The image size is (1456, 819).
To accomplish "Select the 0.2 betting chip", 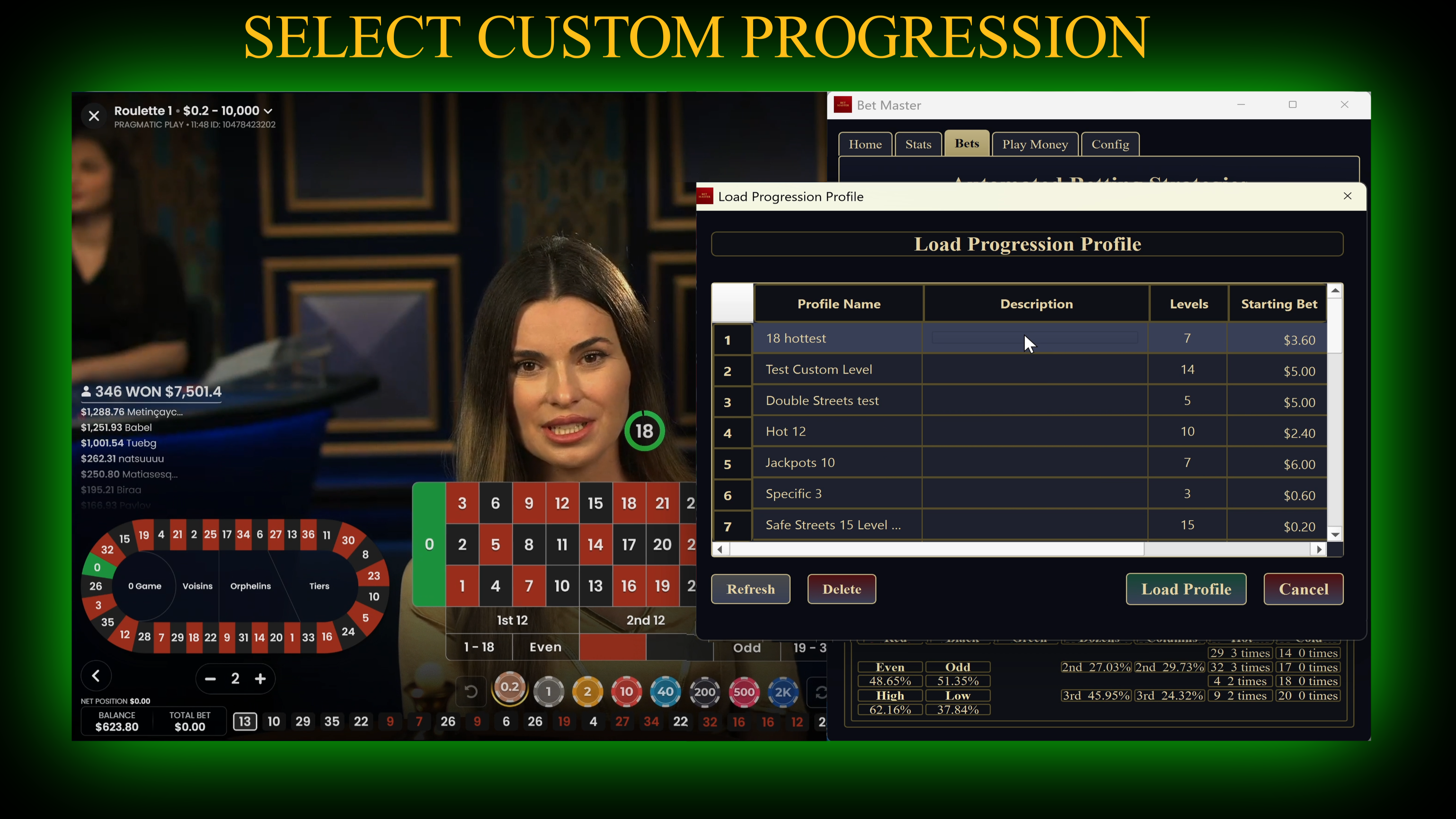I will tap(510, 691).
